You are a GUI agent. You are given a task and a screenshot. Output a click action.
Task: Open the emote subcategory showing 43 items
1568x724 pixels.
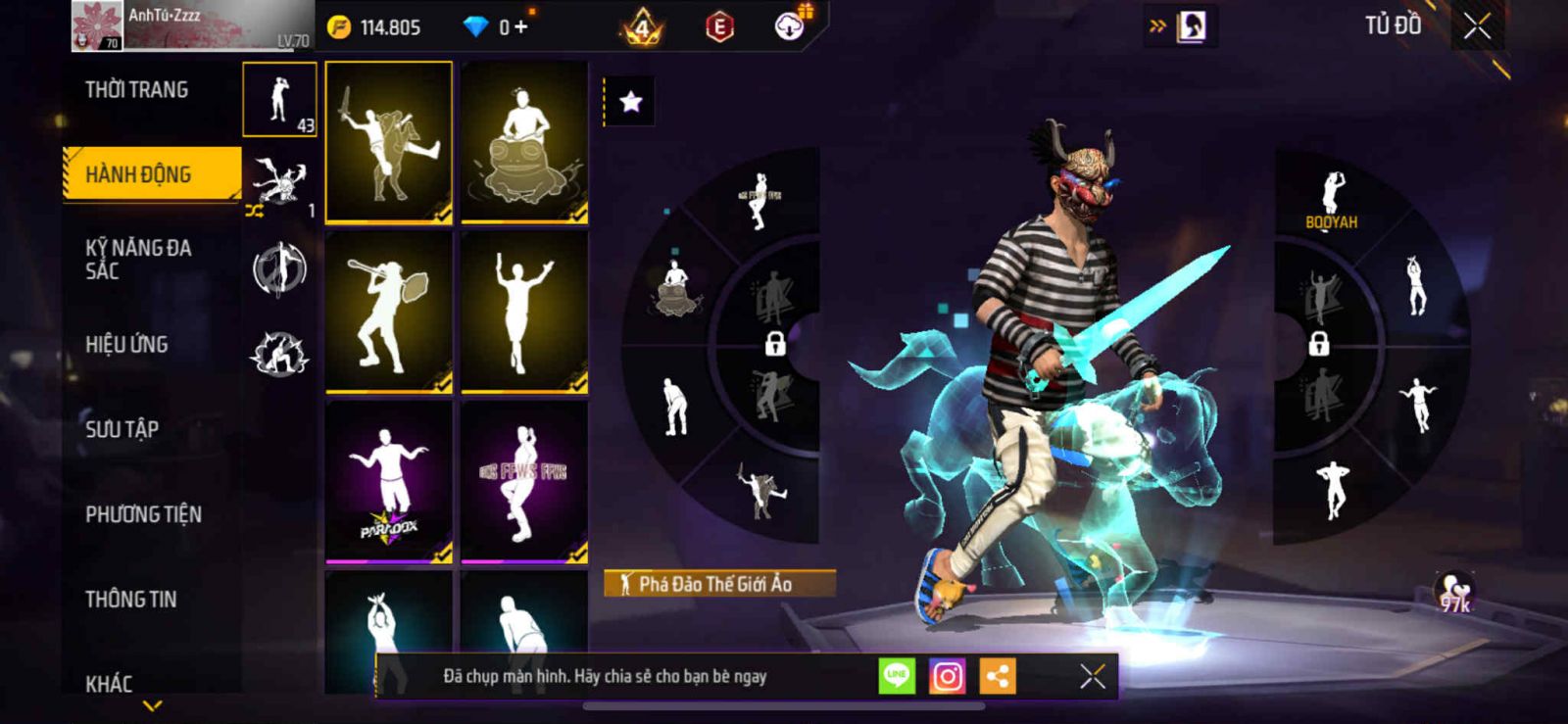click(279, 100)
